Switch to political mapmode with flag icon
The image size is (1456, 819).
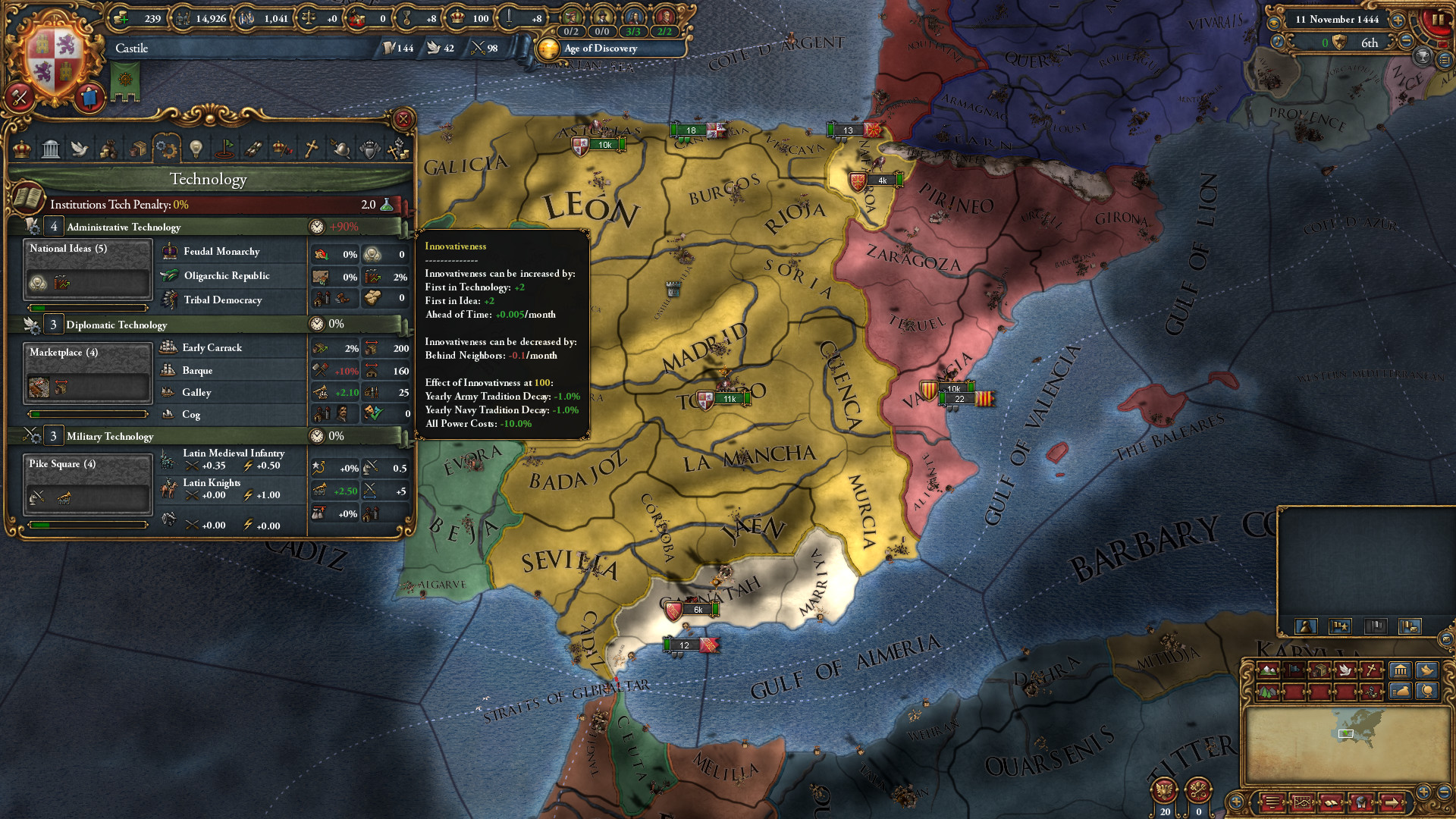pyautogui.click(x=1294, y=670)
